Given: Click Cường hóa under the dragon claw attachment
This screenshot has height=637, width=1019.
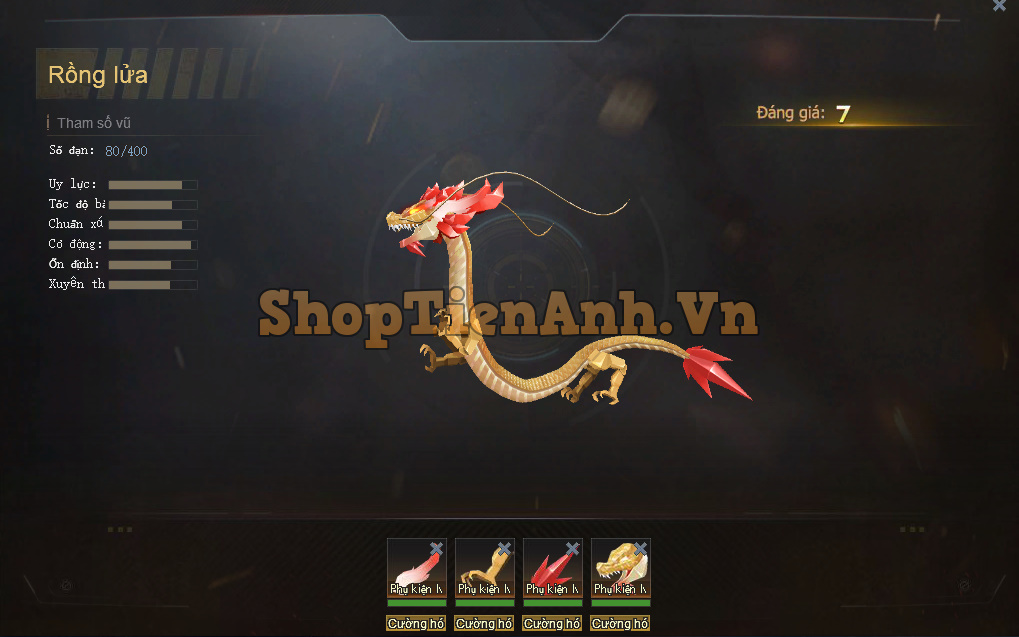Looking at the screenshot, I should coord(484,624).
